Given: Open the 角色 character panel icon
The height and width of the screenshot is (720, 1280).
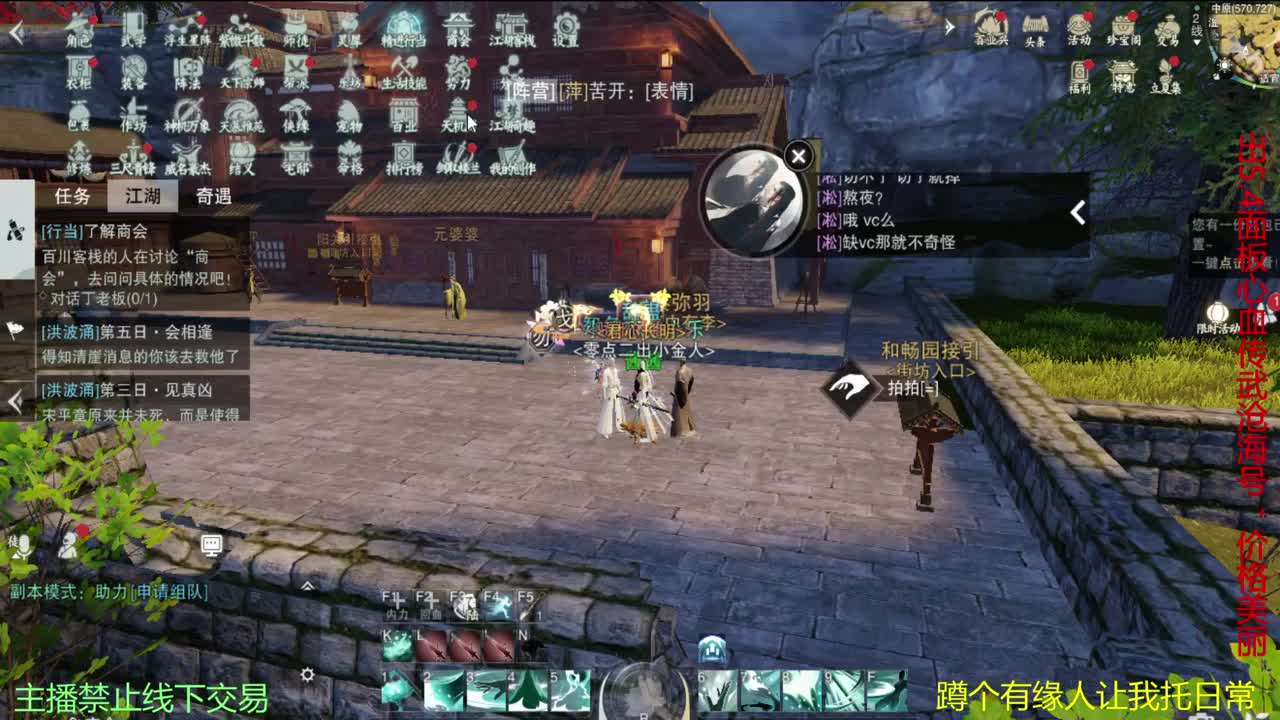Looking at the screenshot, I should 77,24.
